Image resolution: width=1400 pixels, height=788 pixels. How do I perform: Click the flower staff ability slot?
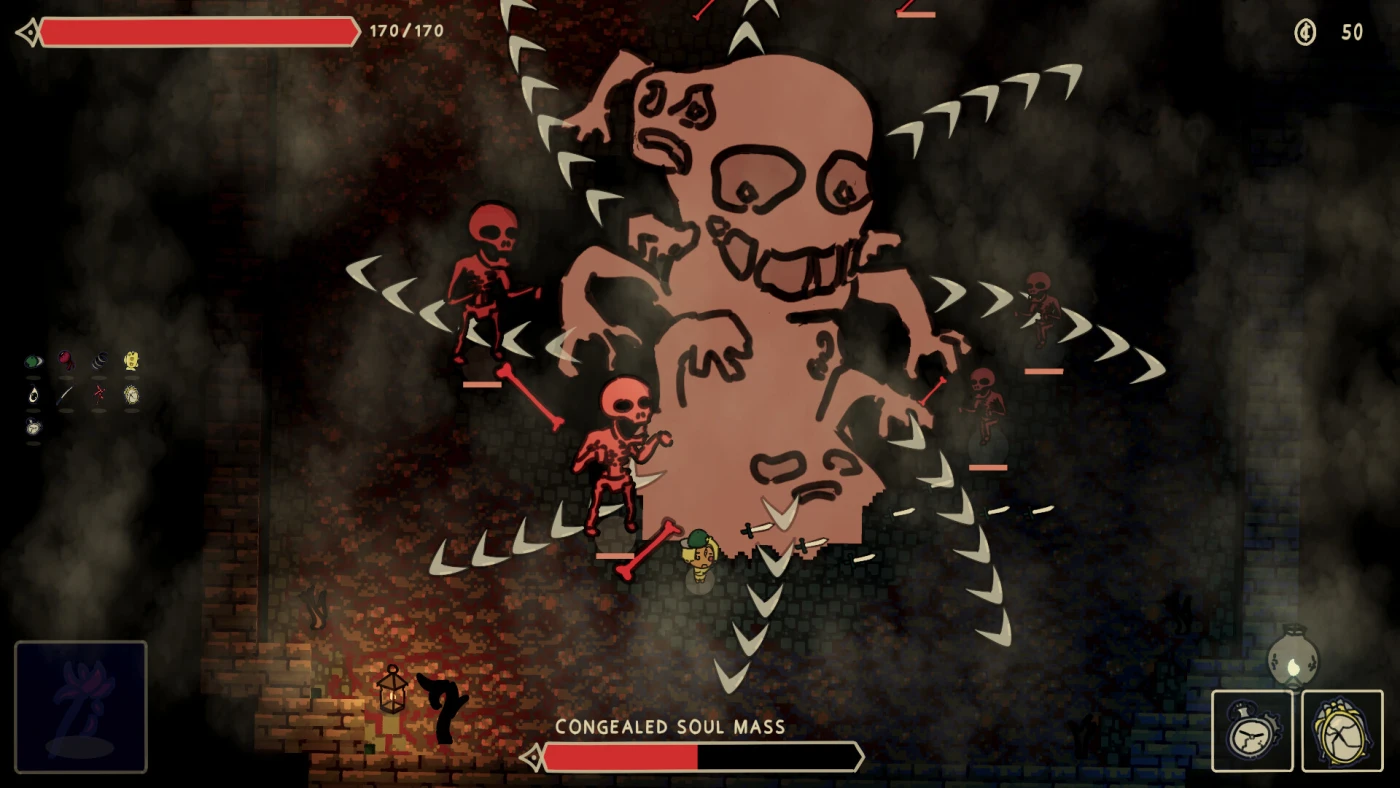click(81, 706)
